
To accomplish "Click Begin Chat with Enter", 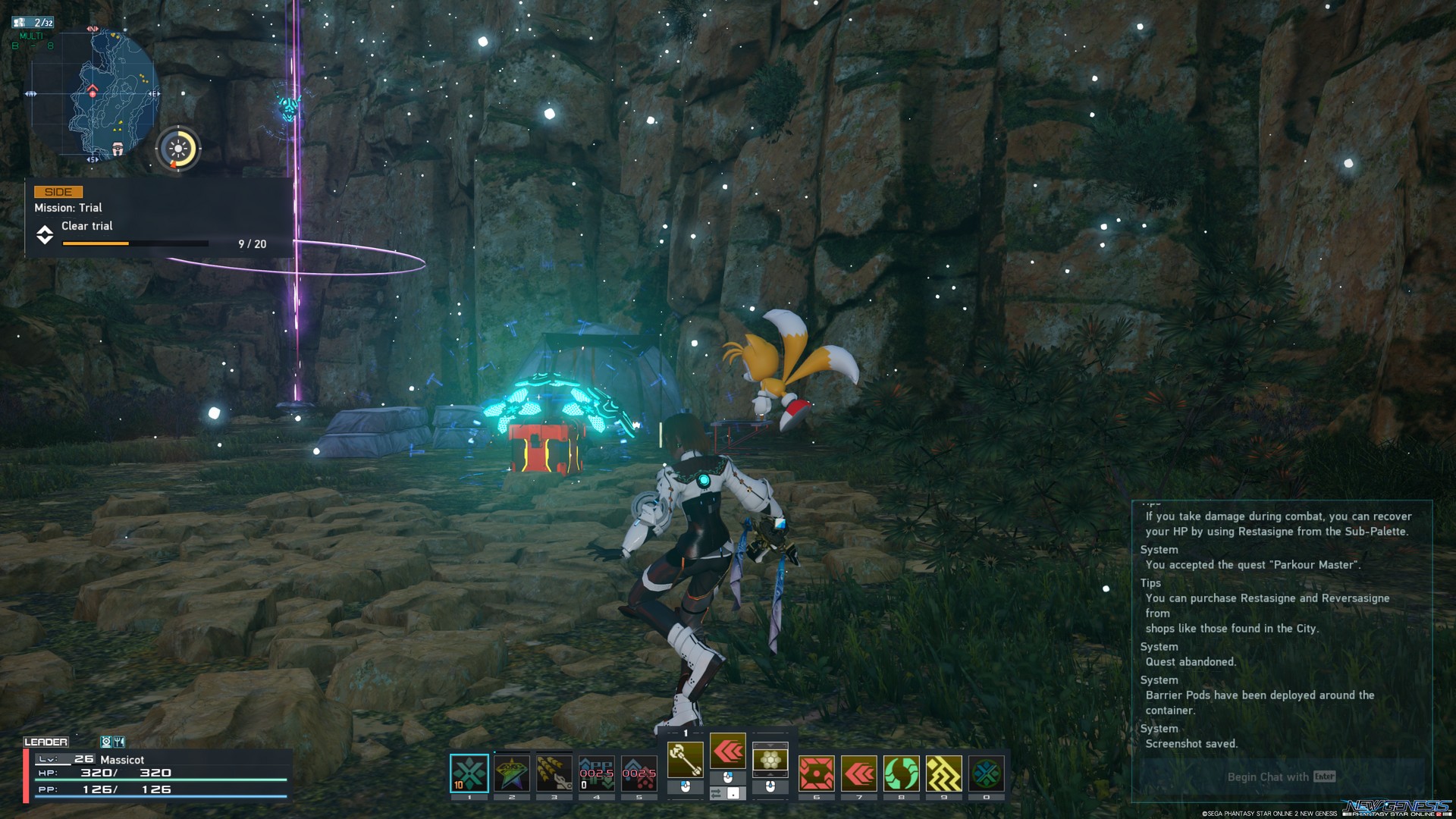I will click(1280, 777).
